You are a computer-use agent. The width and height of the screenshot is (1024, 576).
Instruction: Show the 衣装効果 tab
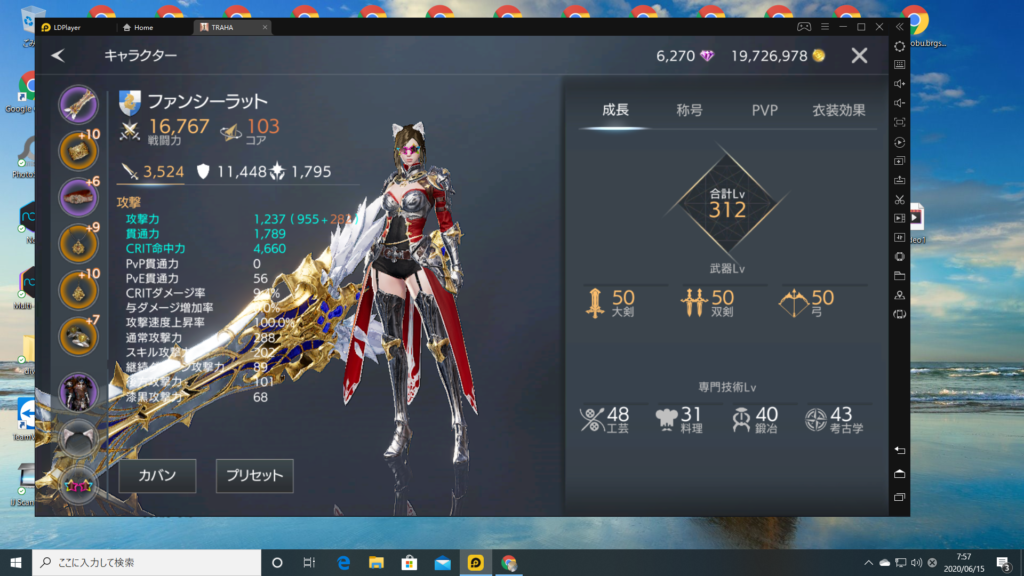838,110
